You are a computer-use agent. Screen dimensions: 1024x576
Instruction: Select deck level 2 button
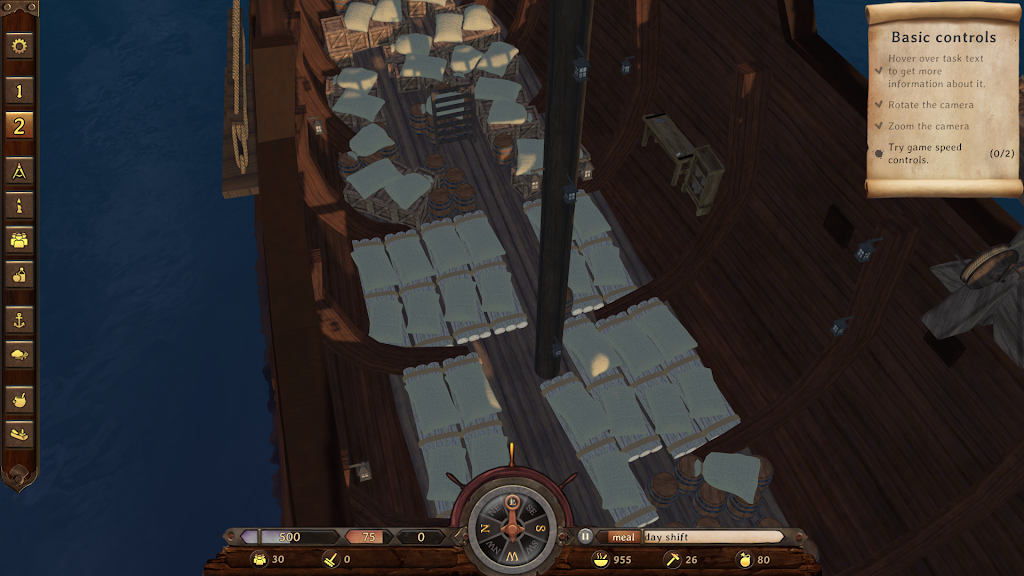[20, 125]
